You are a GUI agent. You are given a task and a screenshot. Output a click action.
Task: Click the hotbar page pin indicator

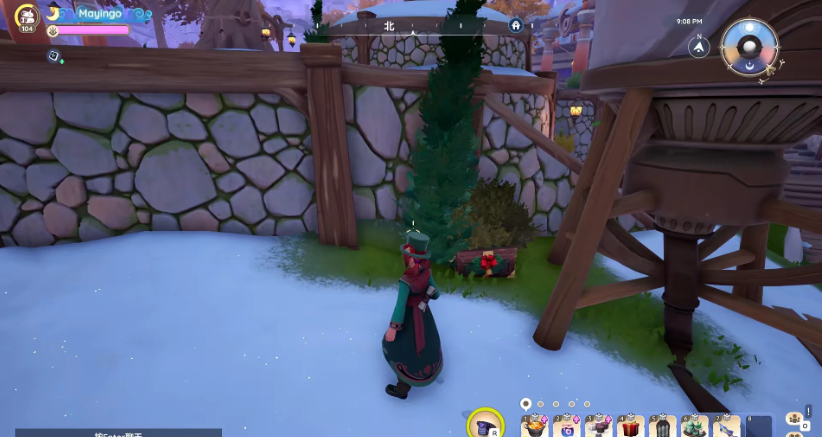pos(526,404)
